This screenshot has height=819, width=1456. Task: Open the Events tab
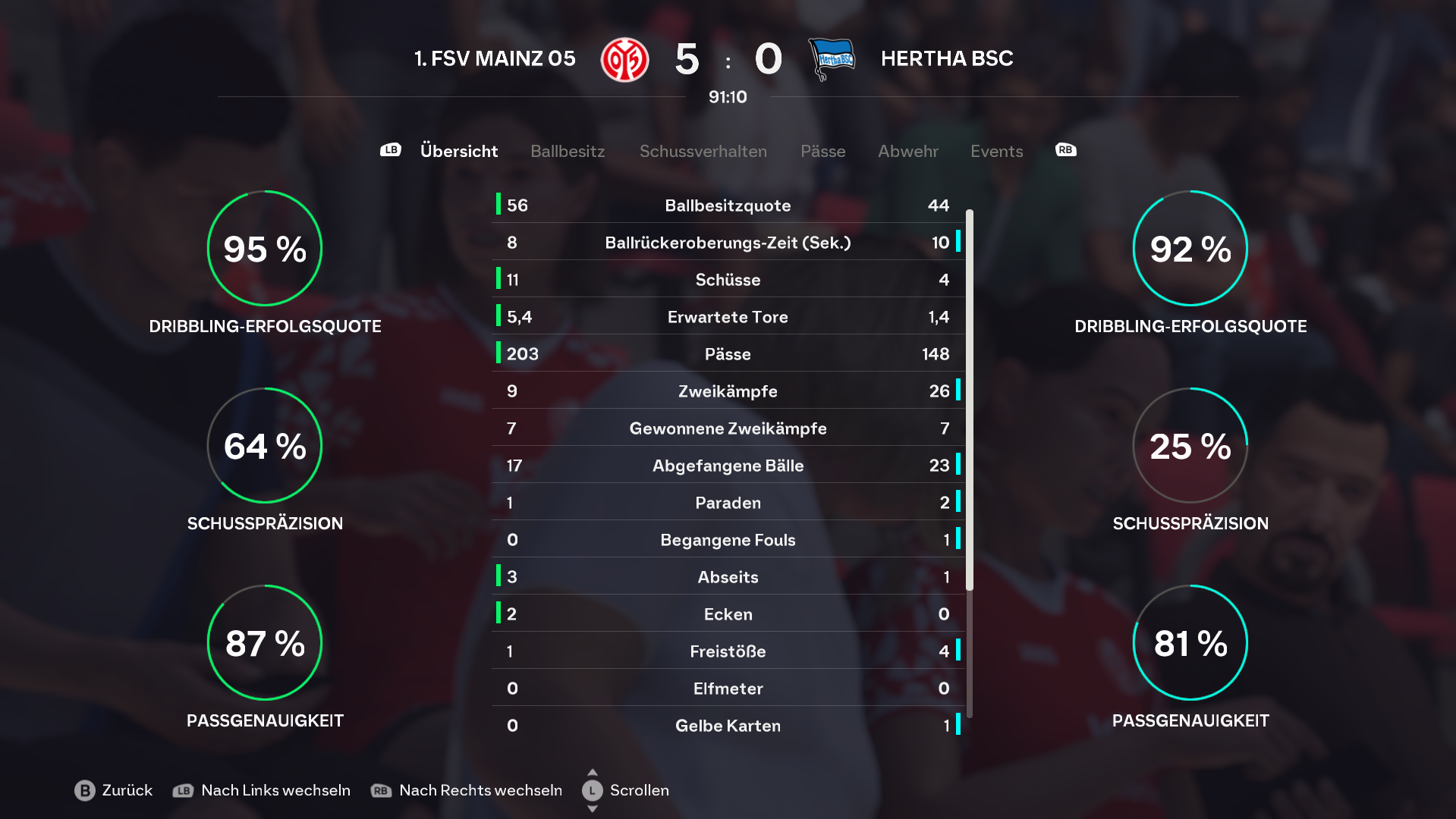(996, 151)
